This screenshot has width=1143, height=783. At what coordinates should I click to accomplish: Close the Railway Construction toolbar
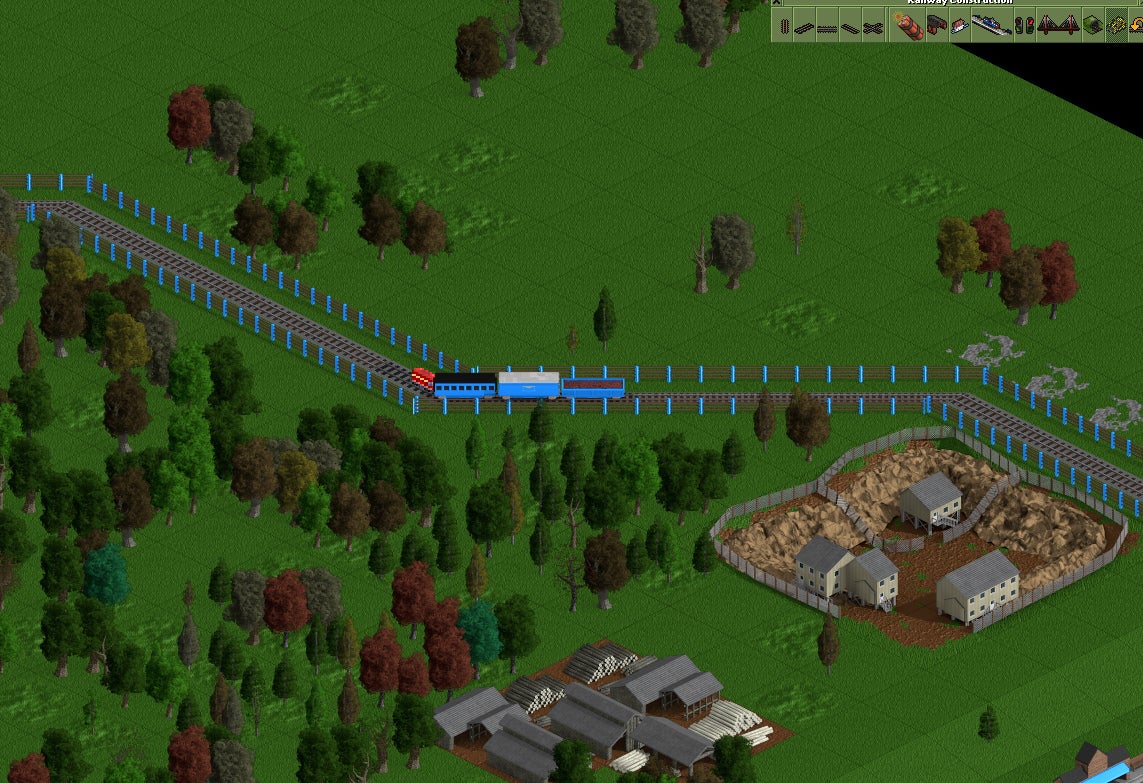pos(777,2)
